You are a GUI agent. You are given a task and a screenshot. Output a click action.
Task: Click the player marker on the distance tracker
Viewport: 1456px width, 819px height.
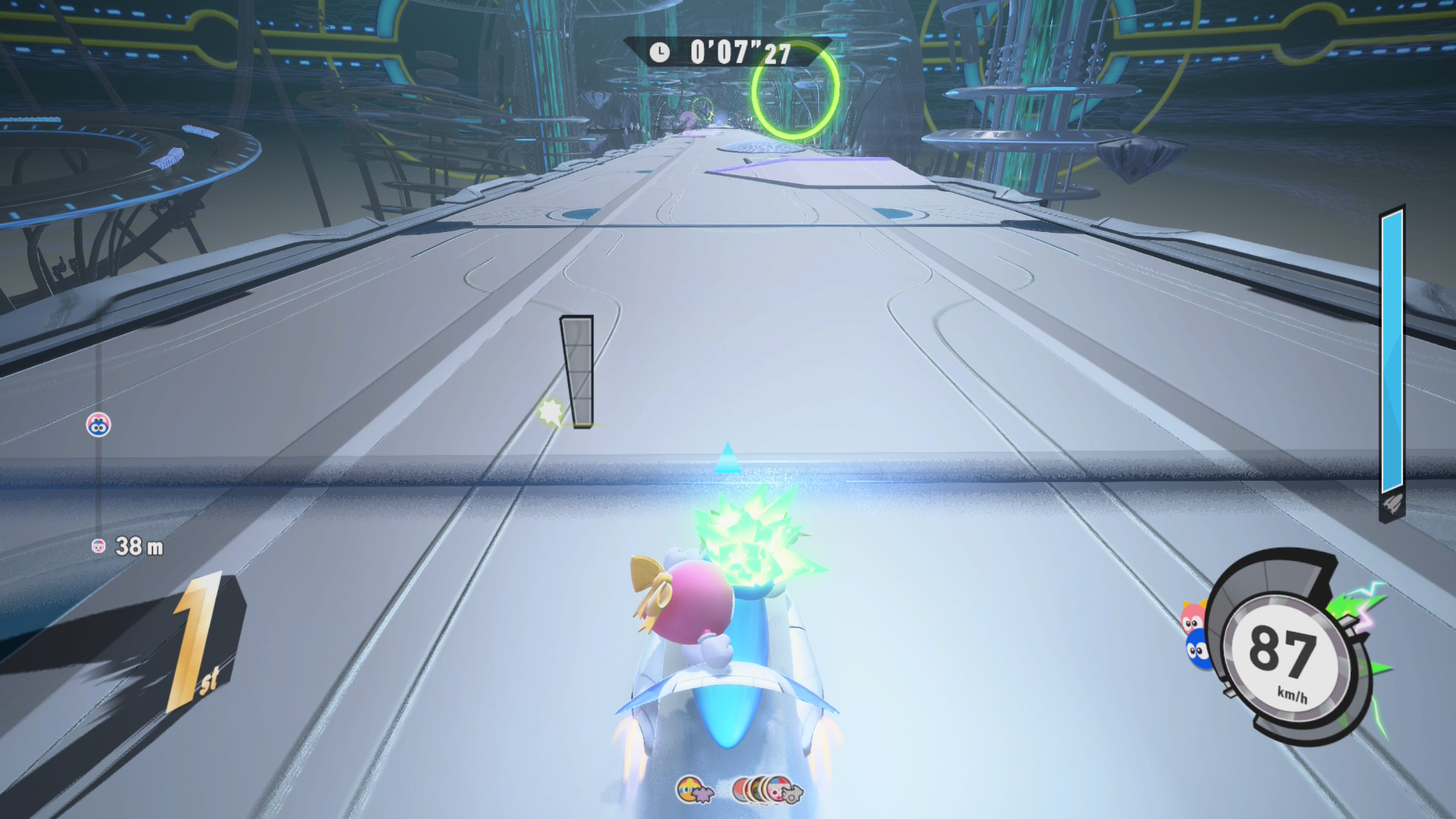pos(99,425)
